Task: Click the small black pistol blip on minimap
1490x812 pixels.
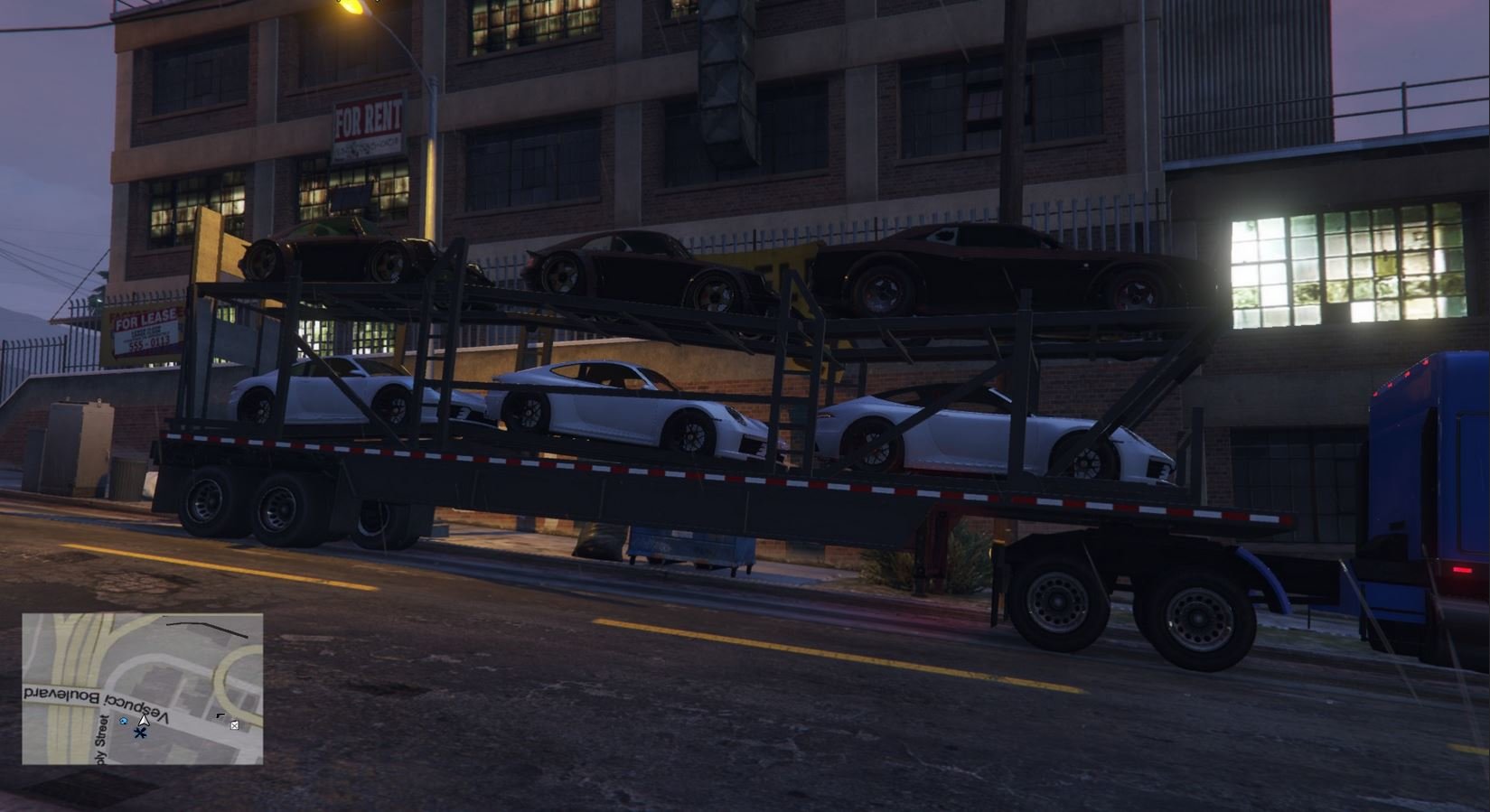Action: [x=220, y=716]
